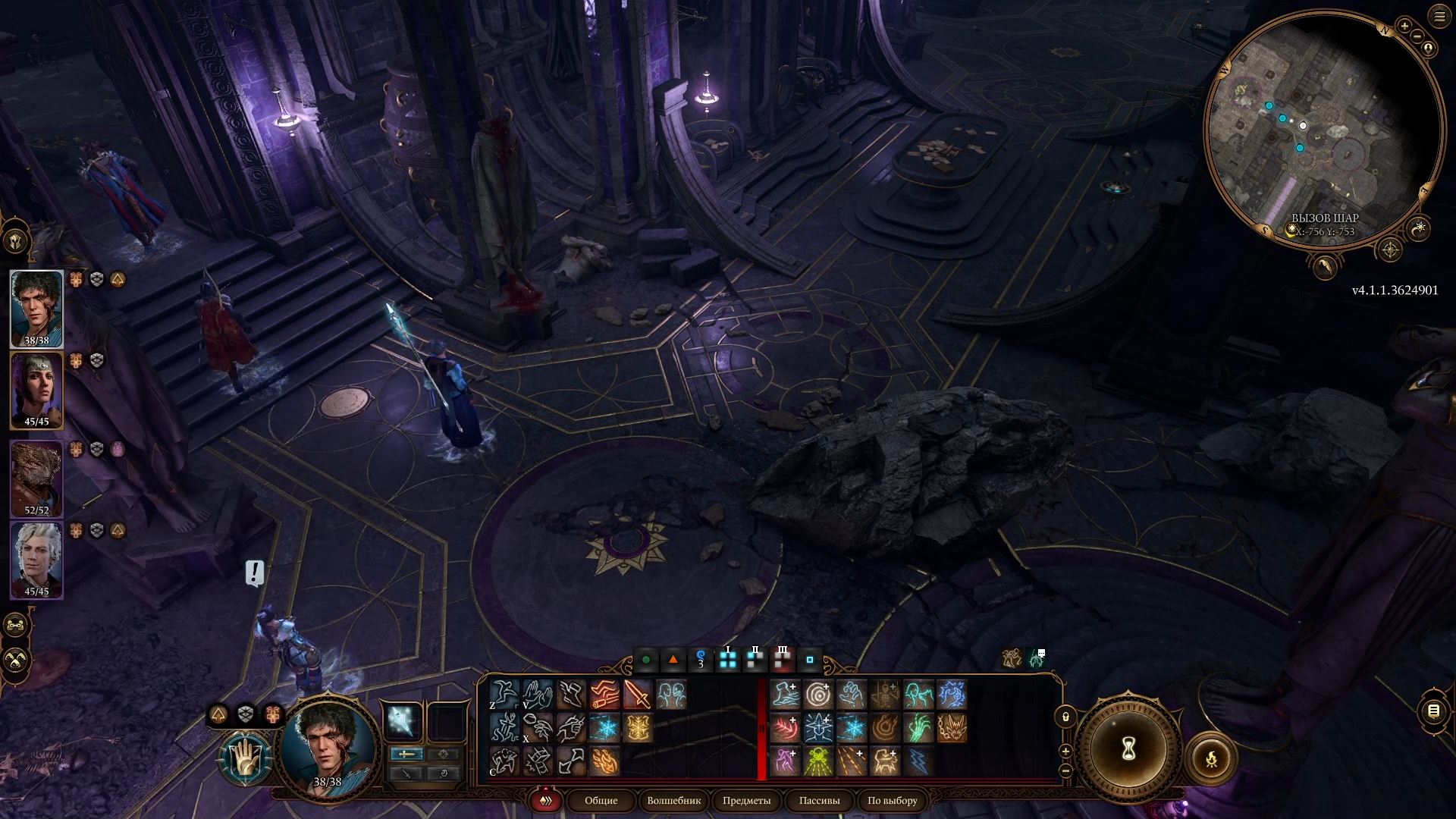Image resolution: width=1456 pixels, height=819 pixels.
Task: Switch to the Общие hotbar tab
Action: (601, 801)
